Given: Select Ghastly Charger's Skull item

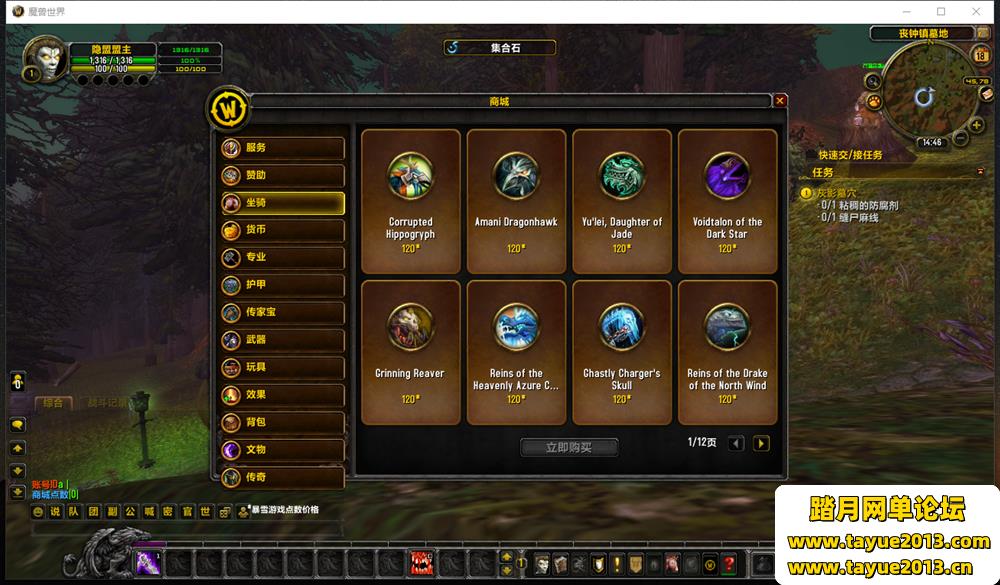Looking at the screenshot, I should click(x=622, y=352).
